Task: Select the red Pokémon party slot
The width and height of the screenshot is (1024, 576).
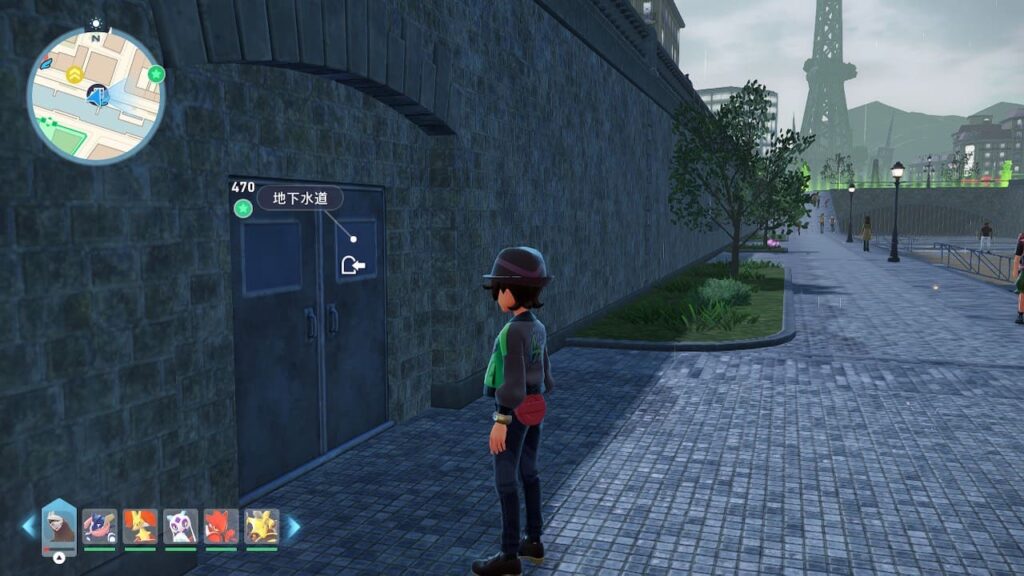Action: [x=221, y=526]
